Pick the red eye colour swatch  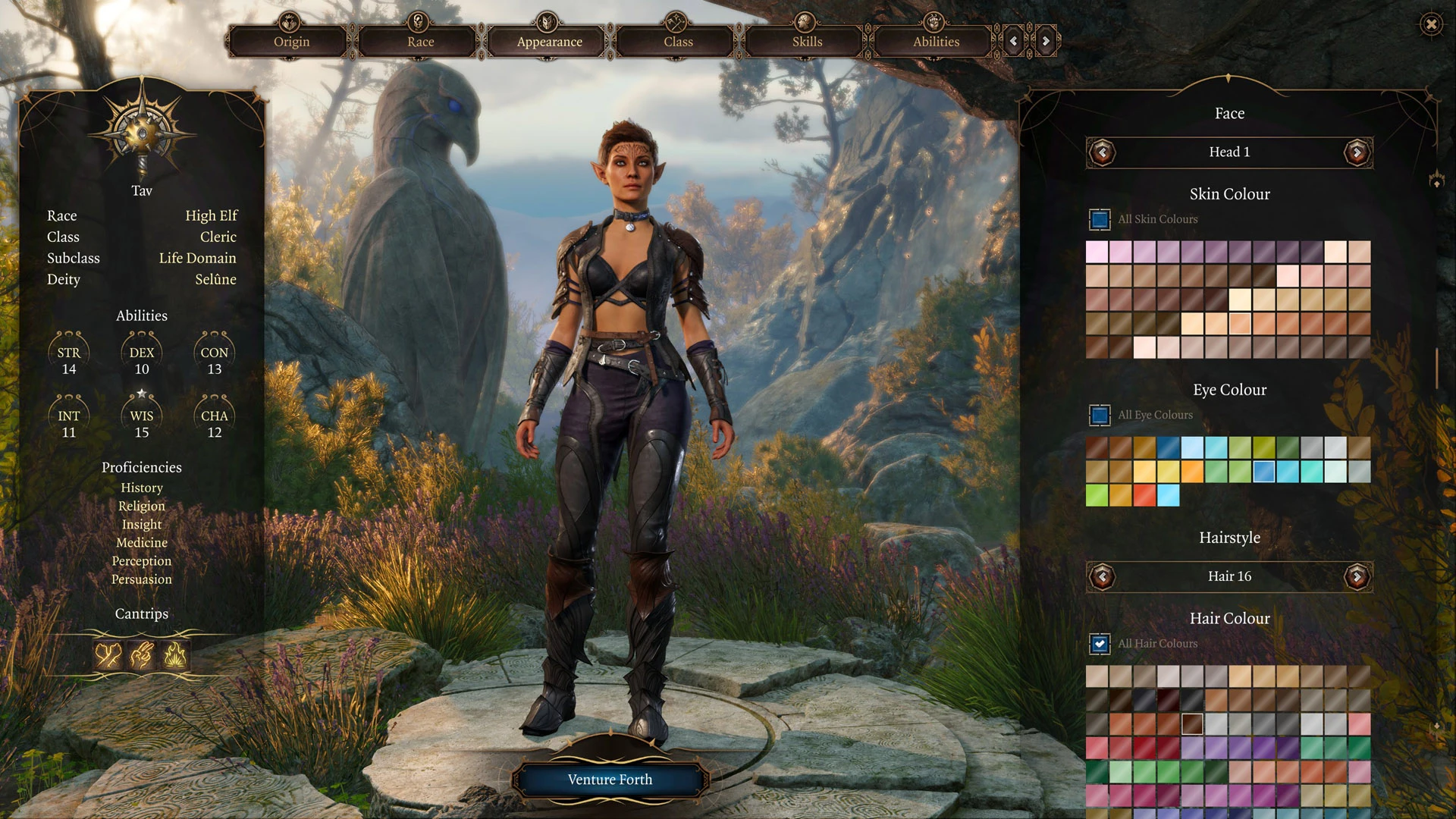point(1144,495)
